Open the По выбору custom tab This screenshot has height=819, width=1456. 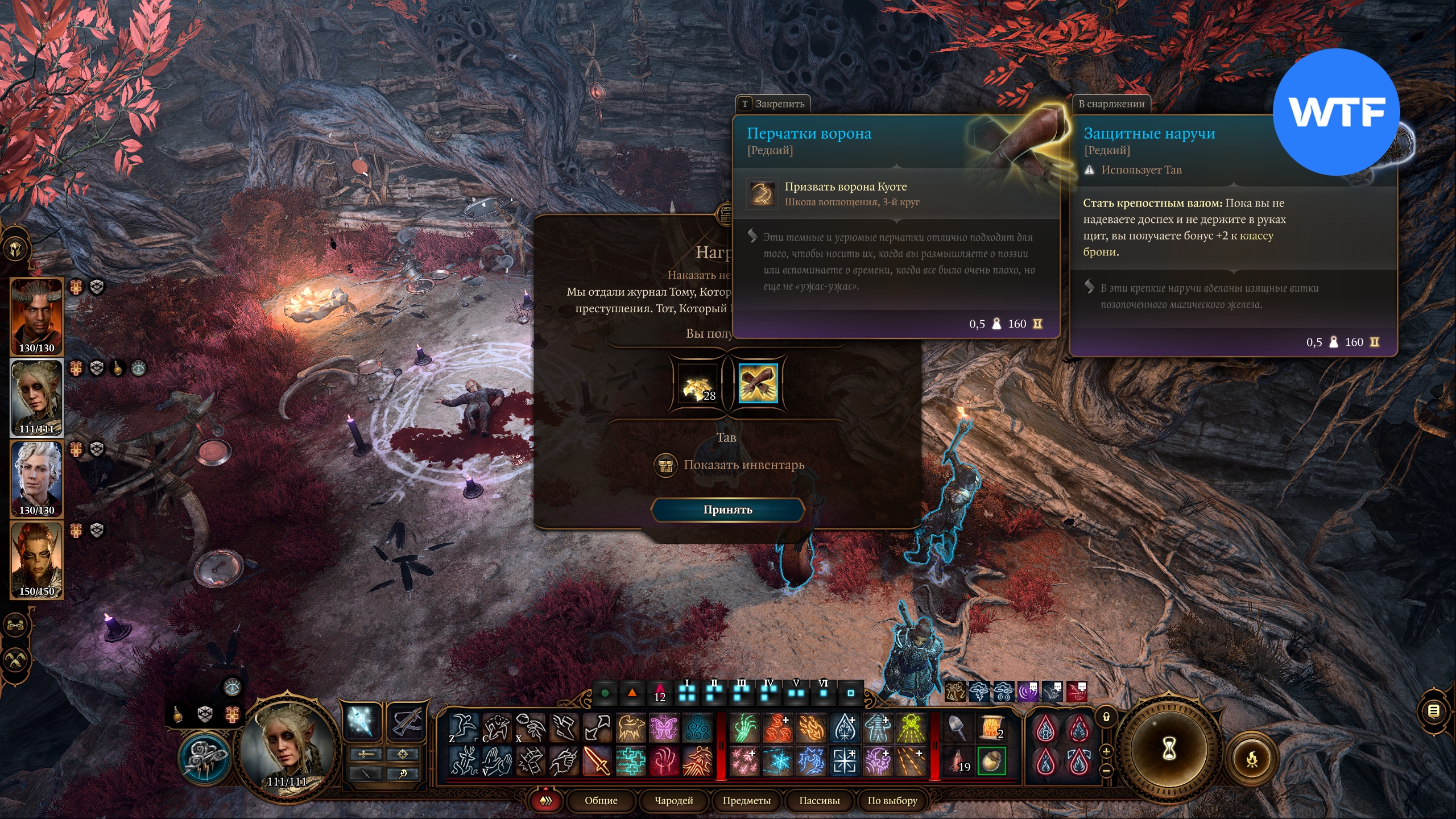[892, 801]
